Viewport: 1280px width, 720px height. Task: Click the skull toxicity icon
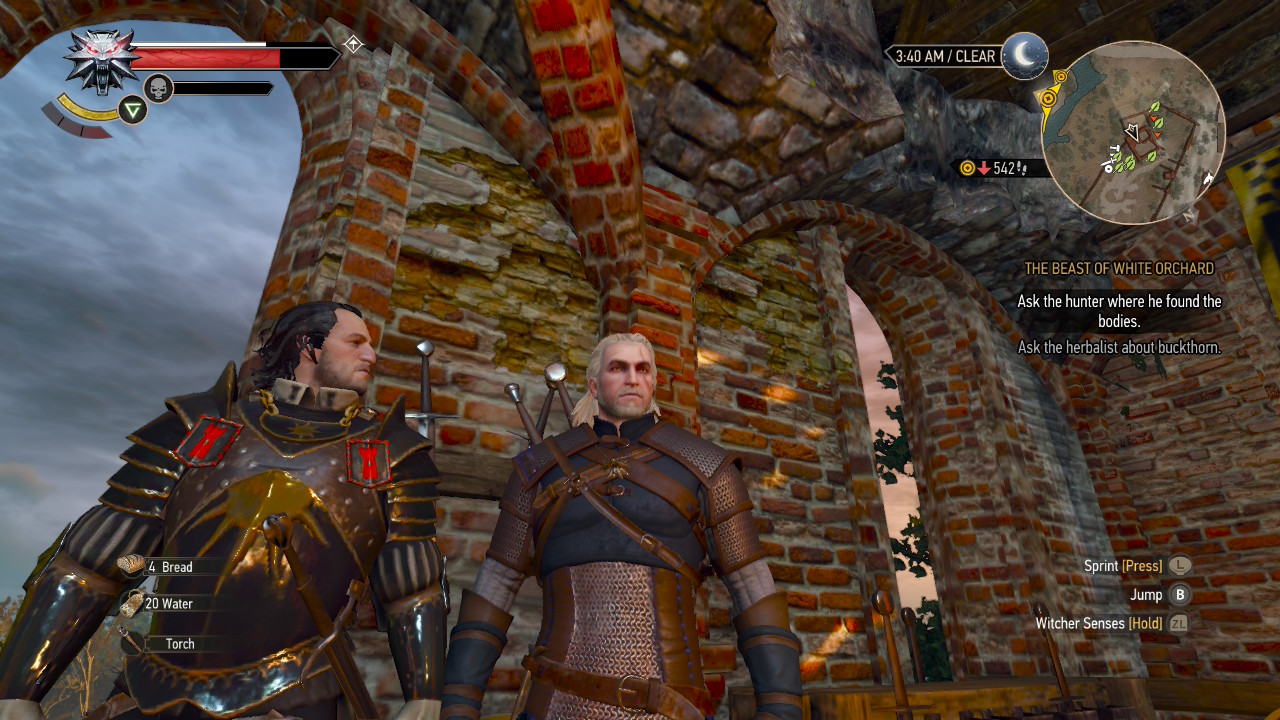158,89
